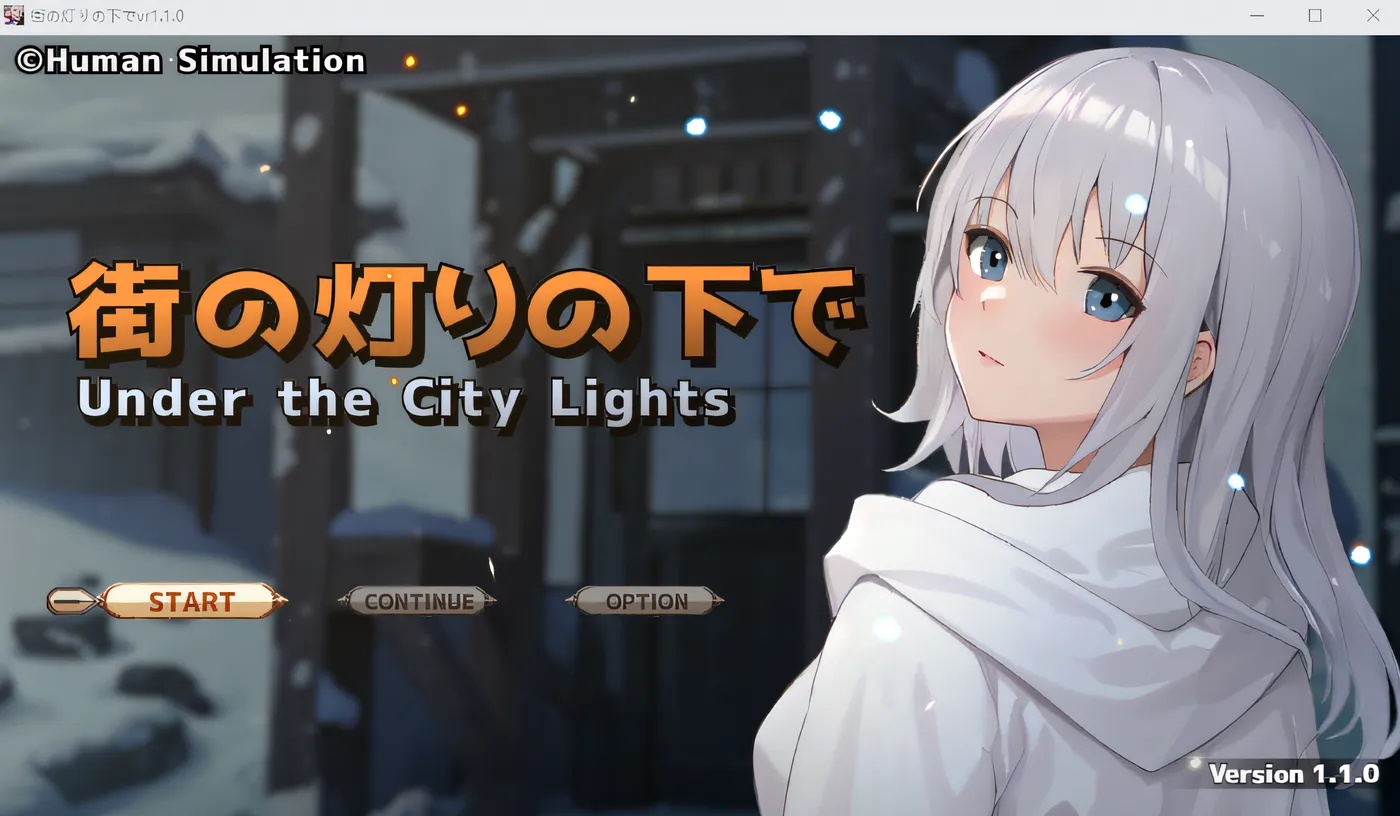Click the 'Under the City Lights' subtitle

408,400
